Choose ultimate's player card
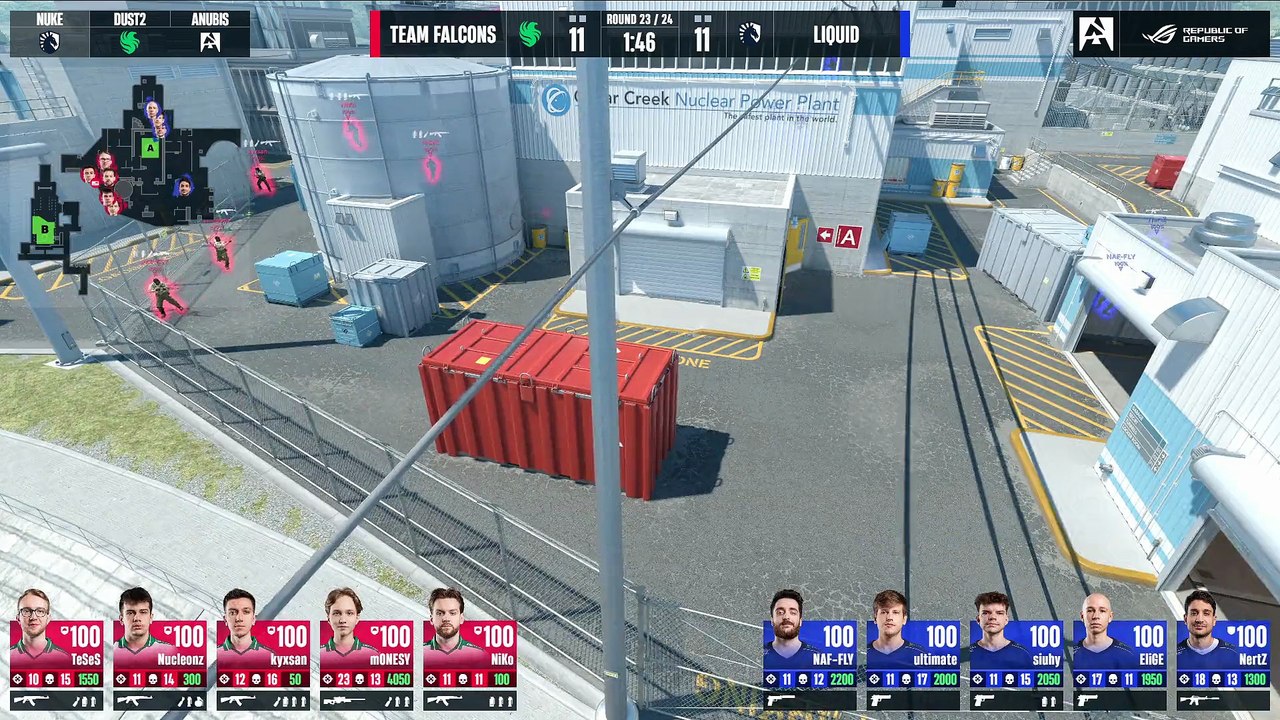 (x=913, y=650)
